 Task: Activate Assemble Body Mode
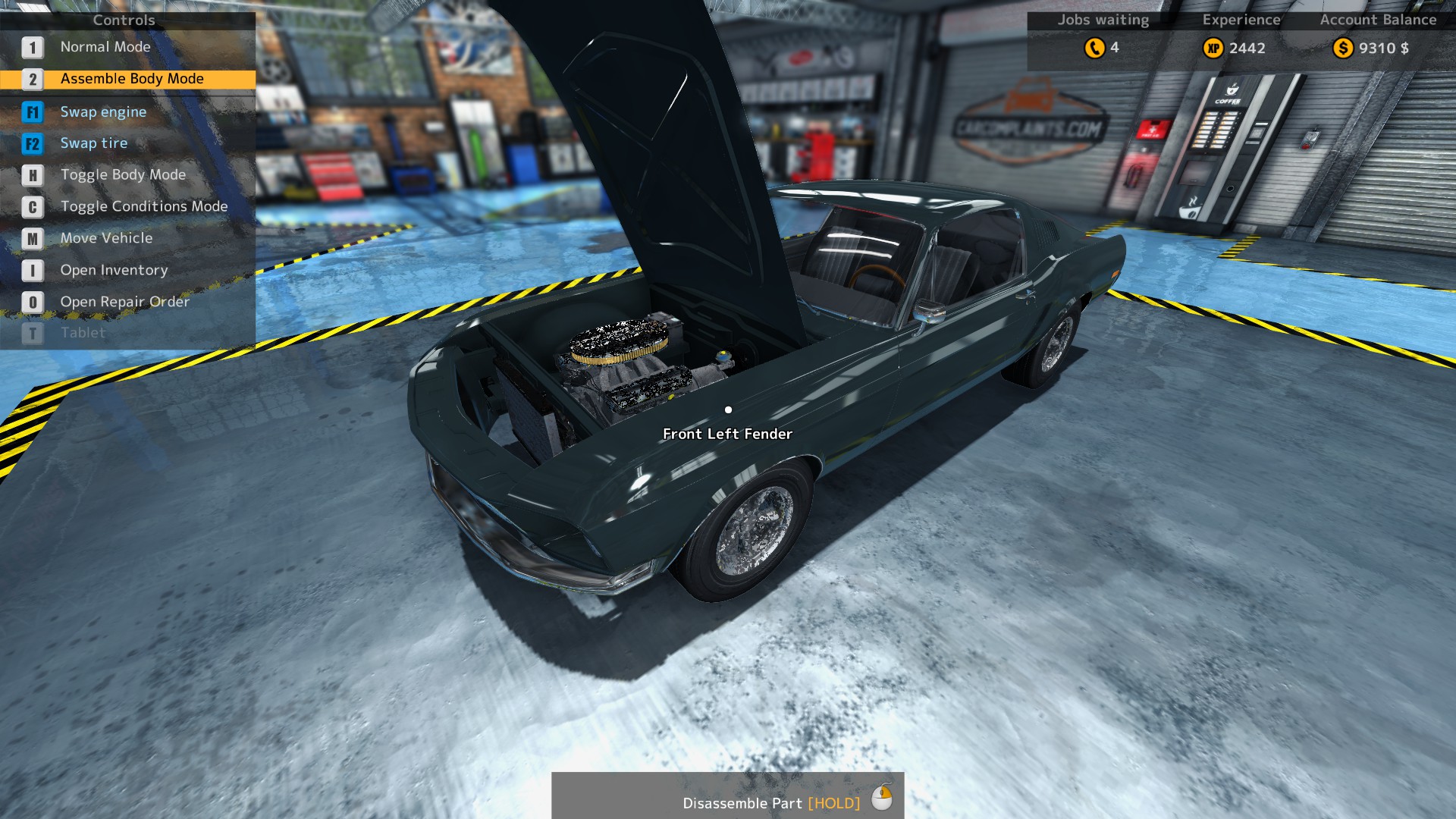(131, 78)
